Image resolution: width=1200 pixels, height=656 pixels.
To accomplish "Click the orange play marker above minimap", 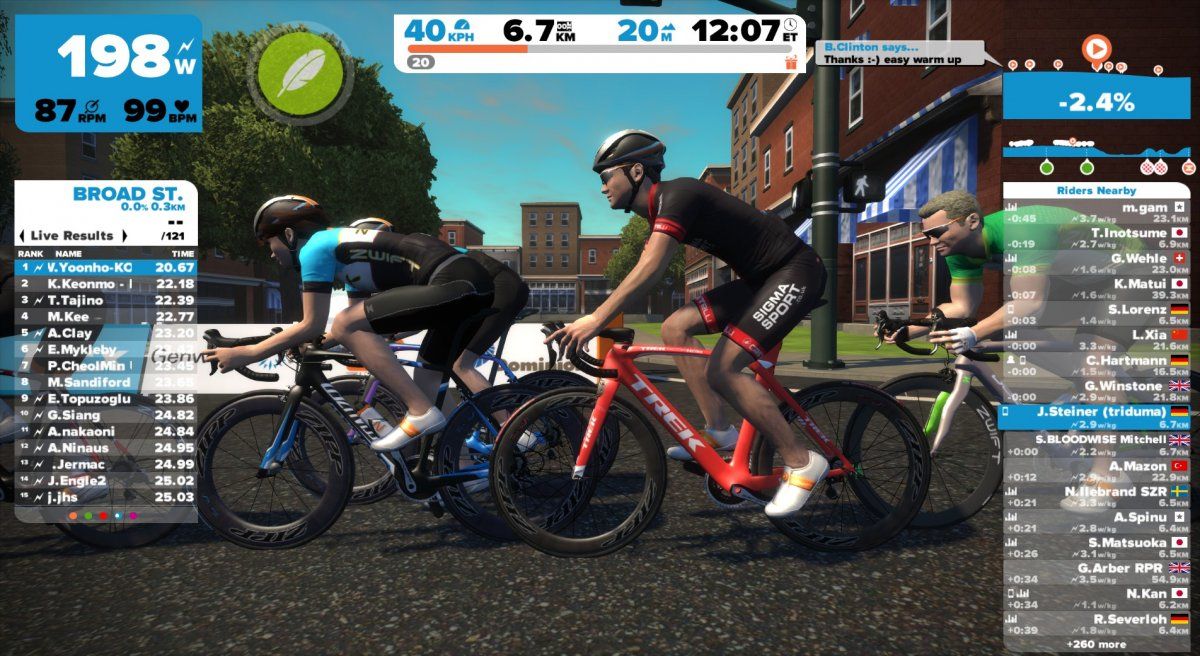I will (x=1097, y=47).
